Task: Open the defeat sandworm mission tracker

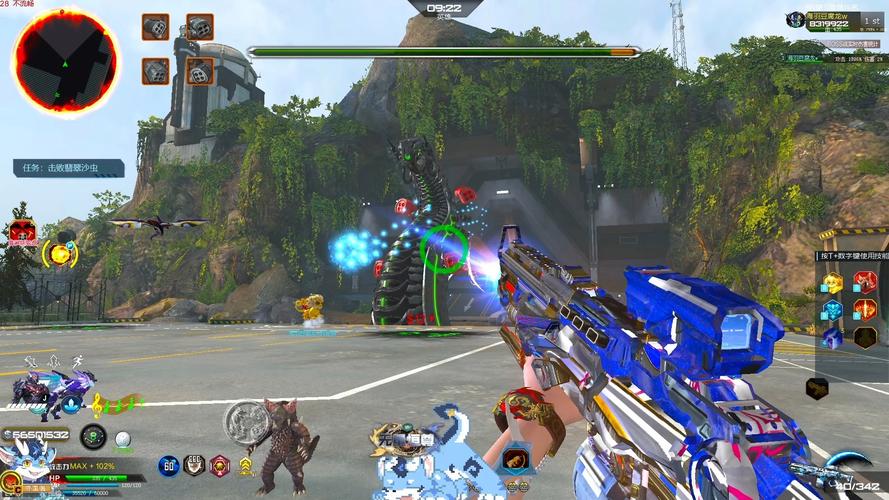Action: point(69,168)
